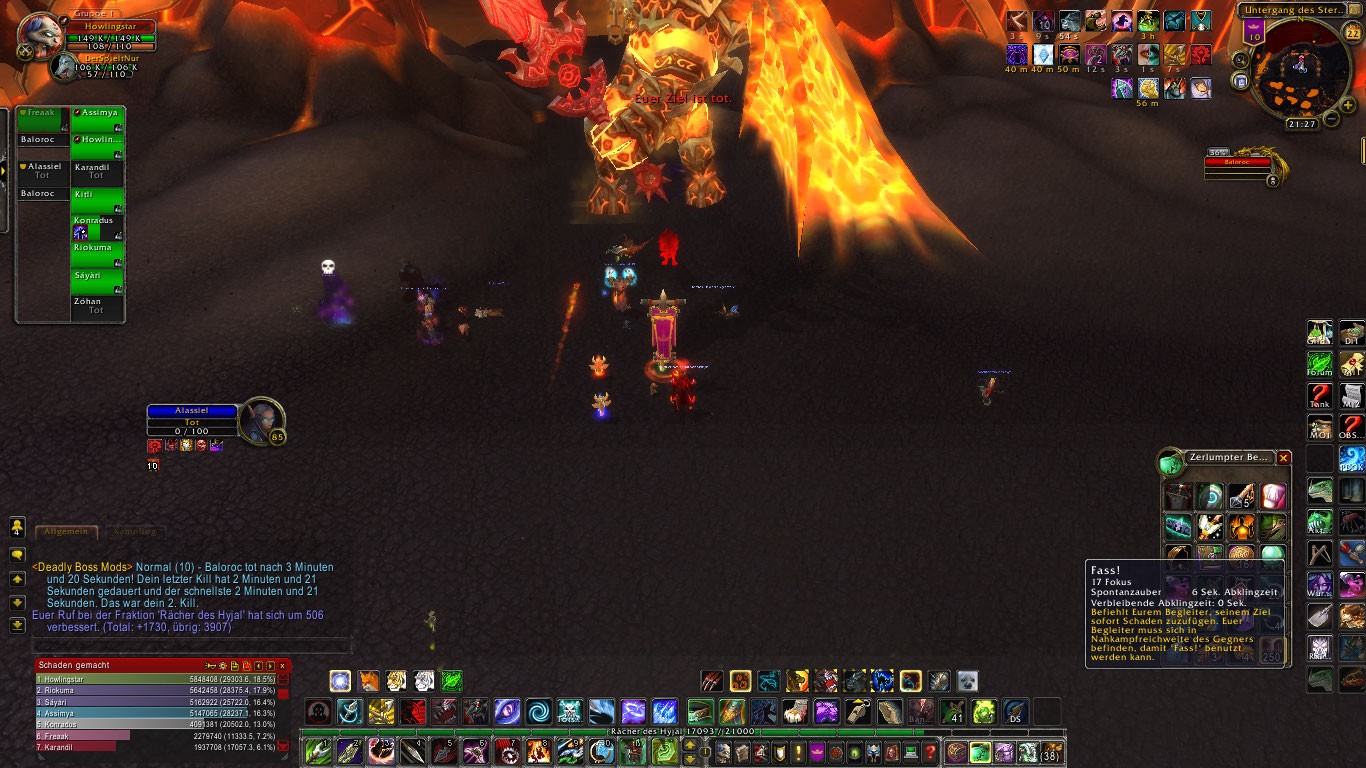Click the DS macro button
Viewport: 1366px width, 768px height.
[1014, 712]
